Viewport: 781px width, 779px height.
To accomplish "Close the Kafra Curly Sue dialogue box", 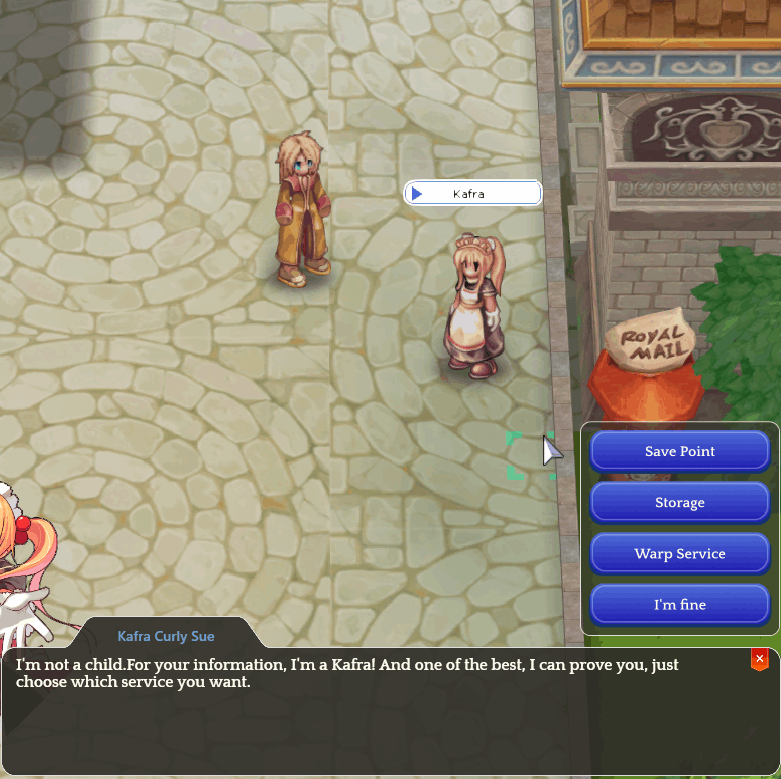I will coord(760,659).
